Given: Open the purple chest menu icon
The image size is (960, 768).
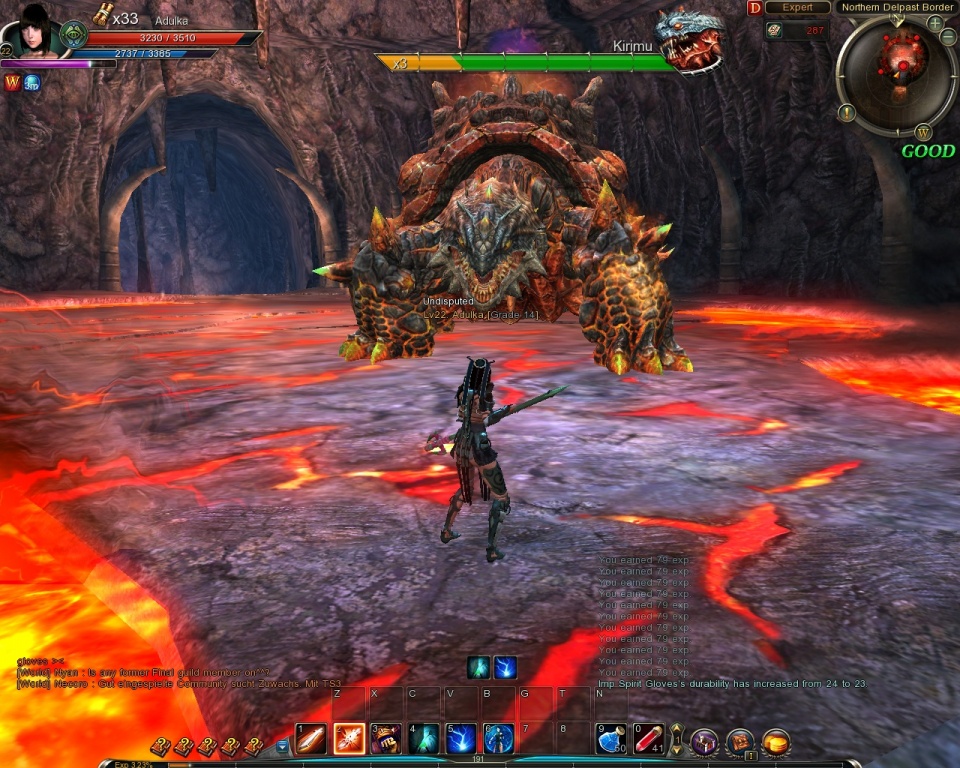Looking at the screenshot, I should coord(704,742).
